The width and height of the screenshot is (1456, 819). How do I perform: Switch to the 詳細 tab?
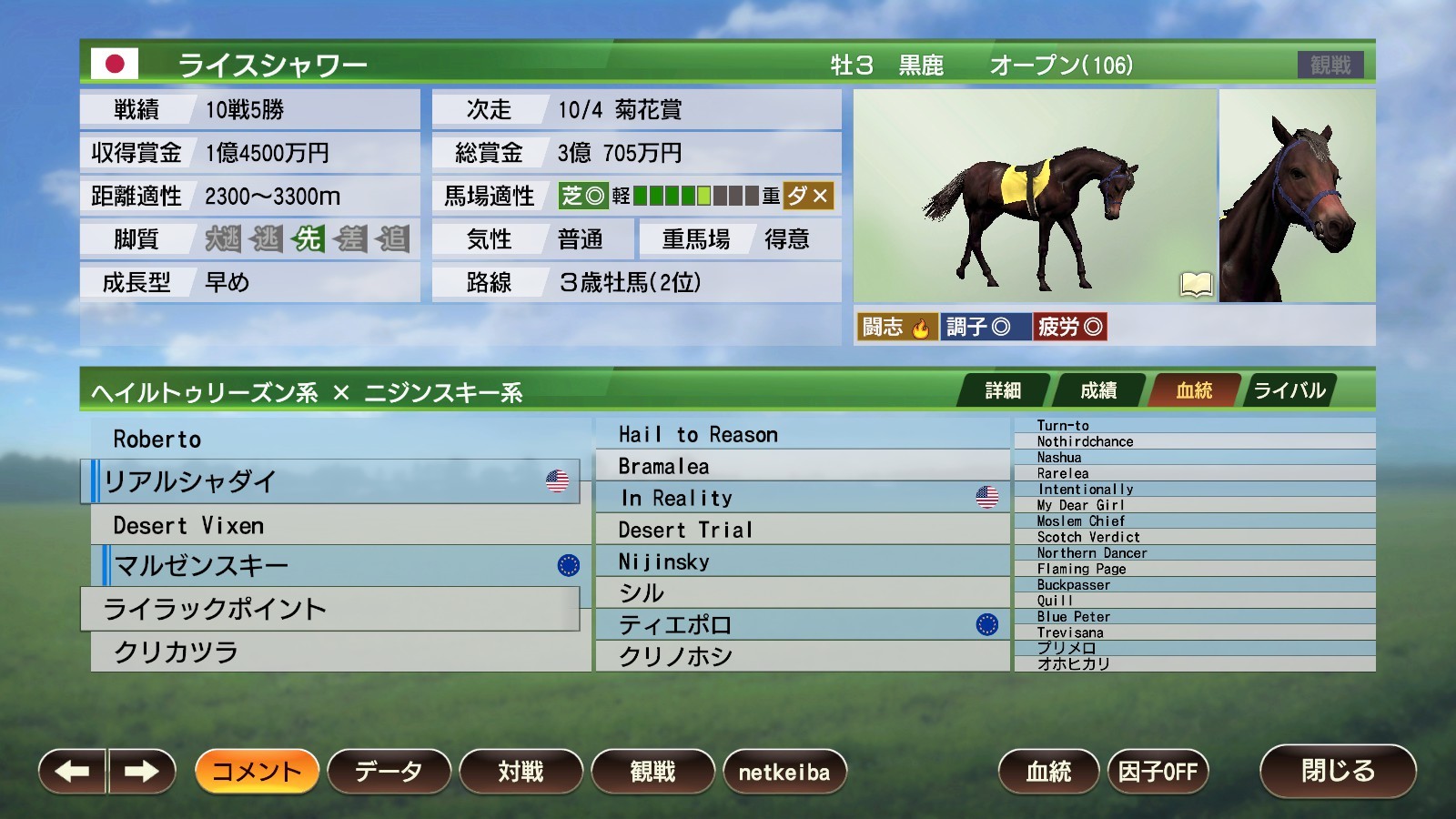pyautogui.click(x=1005, y=389)
